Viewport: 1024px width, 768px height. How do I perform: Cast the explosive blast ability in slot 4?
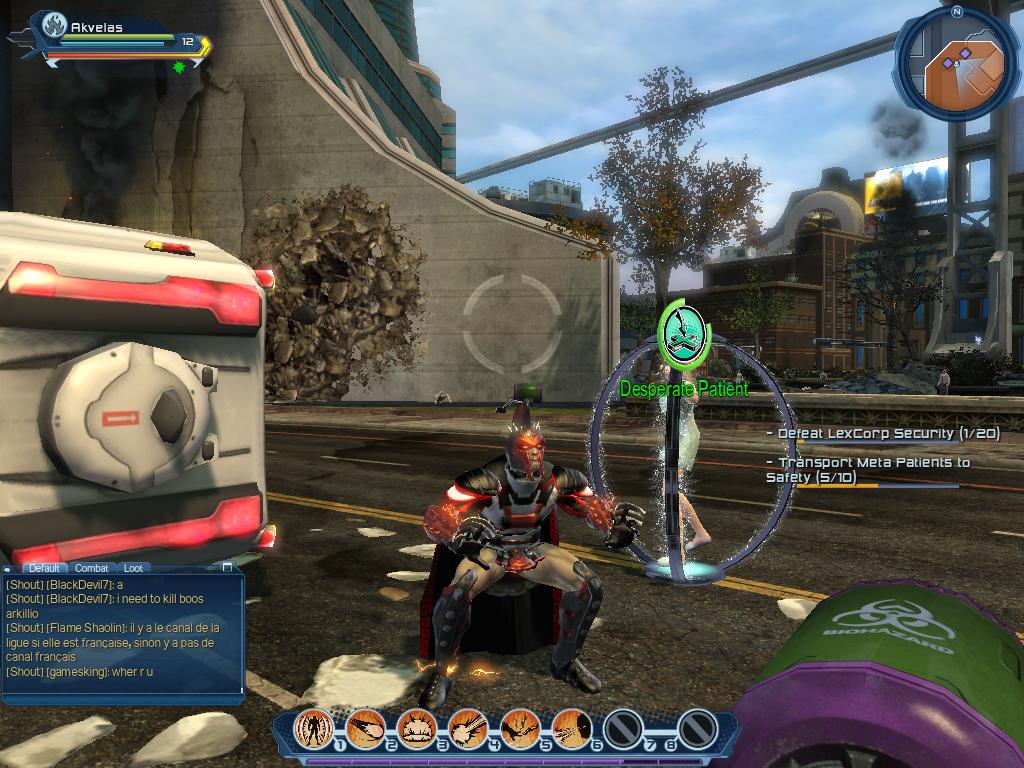(x=468, y=727)
